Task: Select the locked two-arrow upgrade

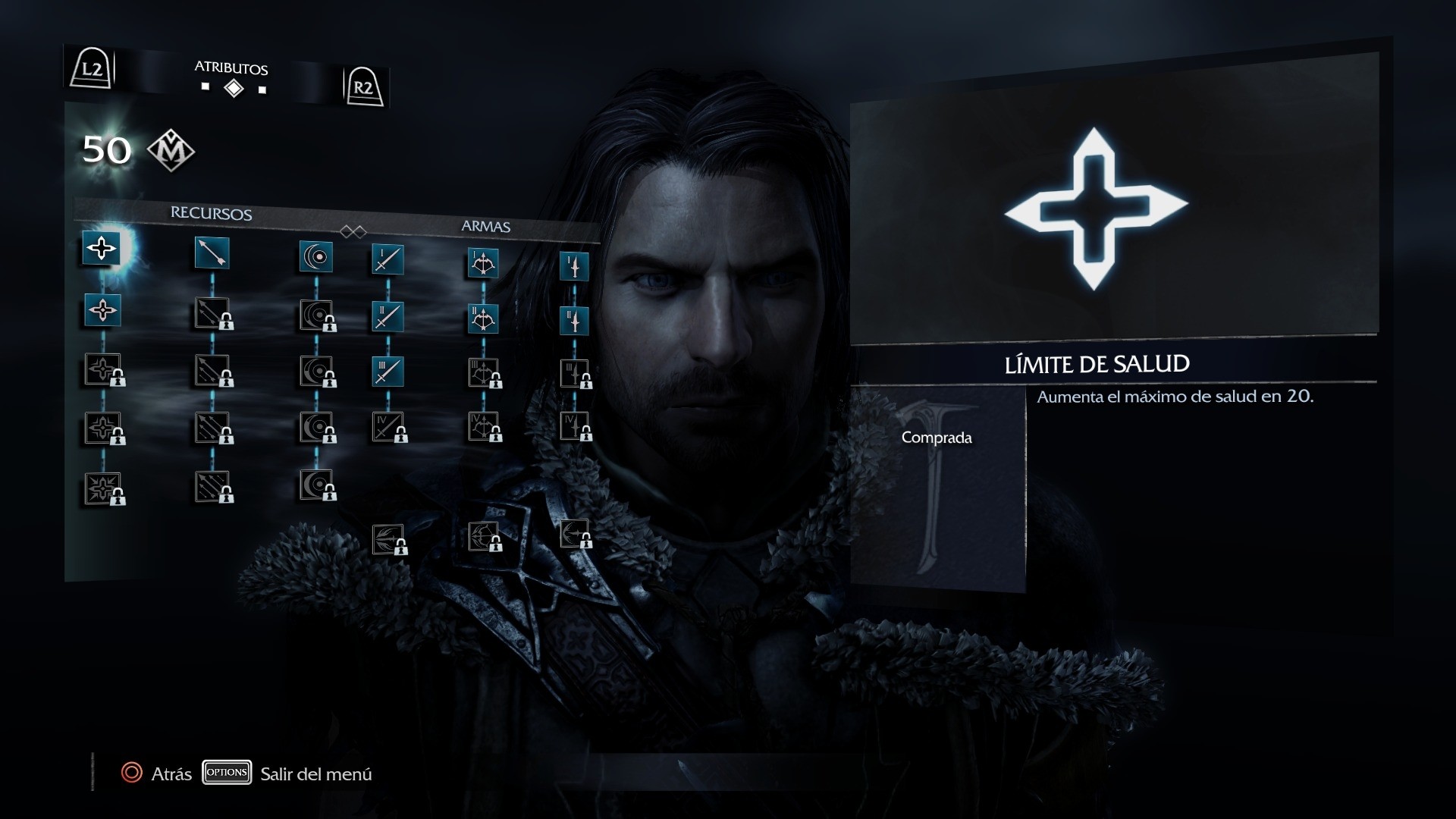Action: pos(212,313)
